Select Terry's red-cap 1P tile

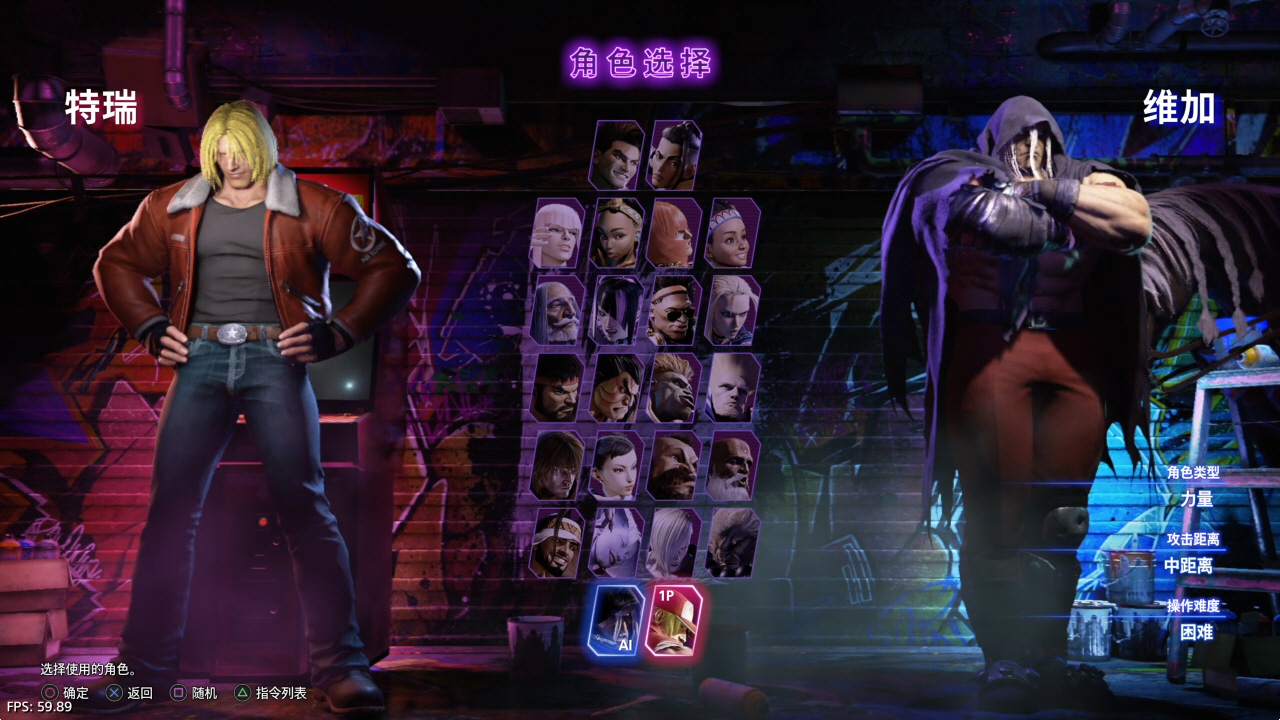(674, 620)
